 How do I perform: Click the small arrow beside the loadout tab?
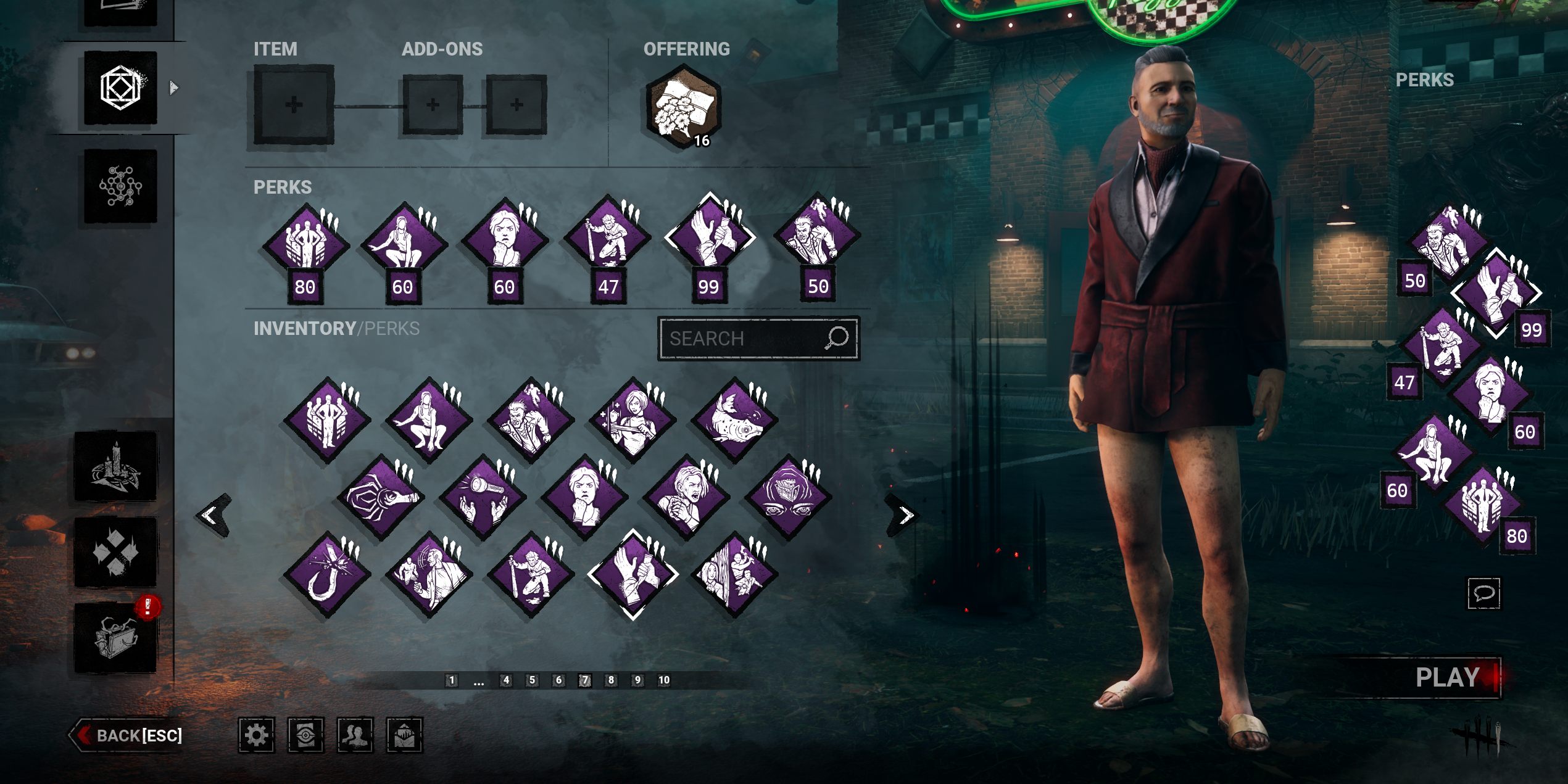tap(173, 87)
